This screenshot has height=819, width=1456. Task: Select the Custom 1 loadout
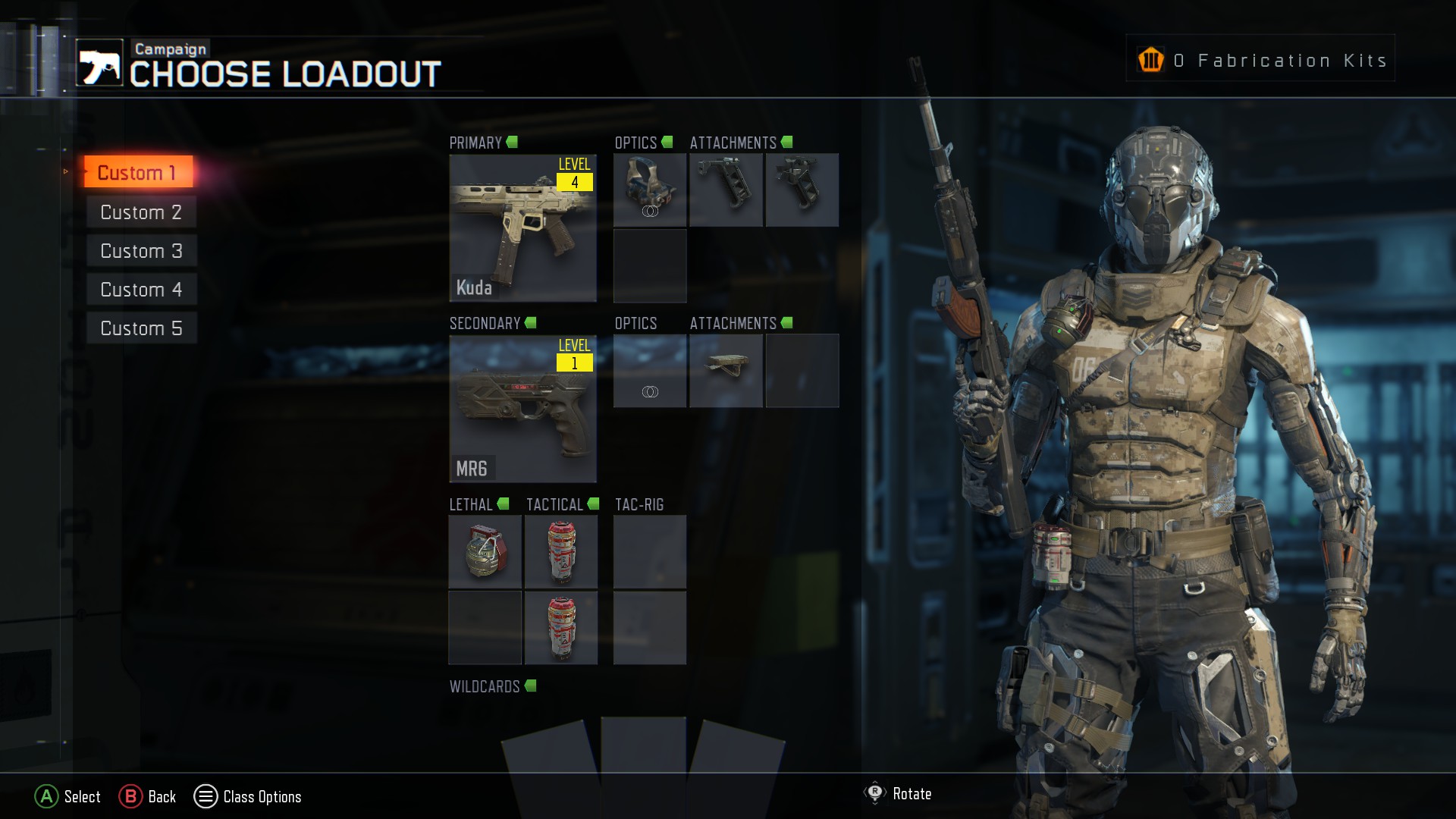coord(138,172)
